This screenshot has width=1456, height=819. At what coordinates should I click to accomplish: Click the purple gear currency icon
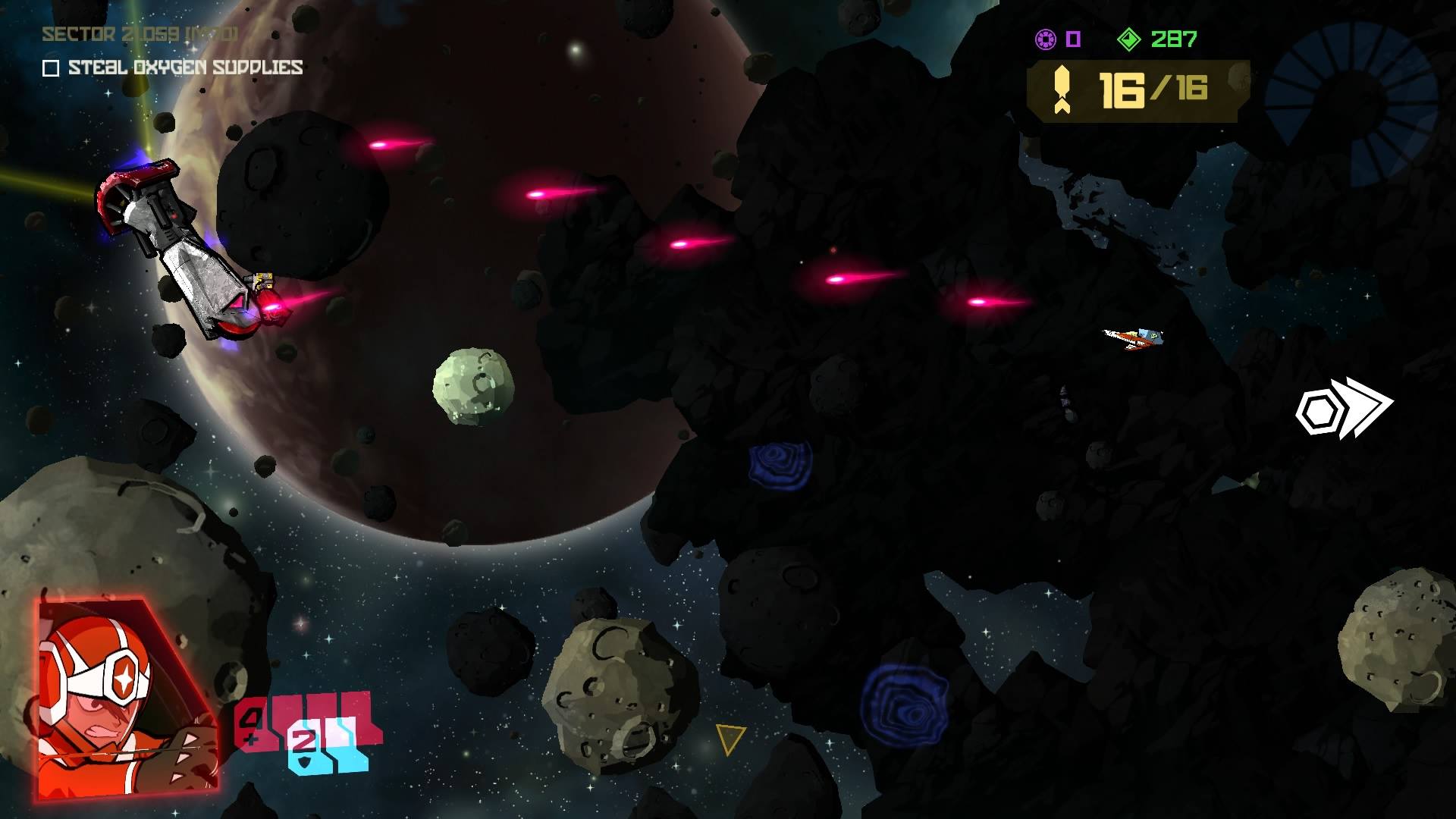point(1046,39)
